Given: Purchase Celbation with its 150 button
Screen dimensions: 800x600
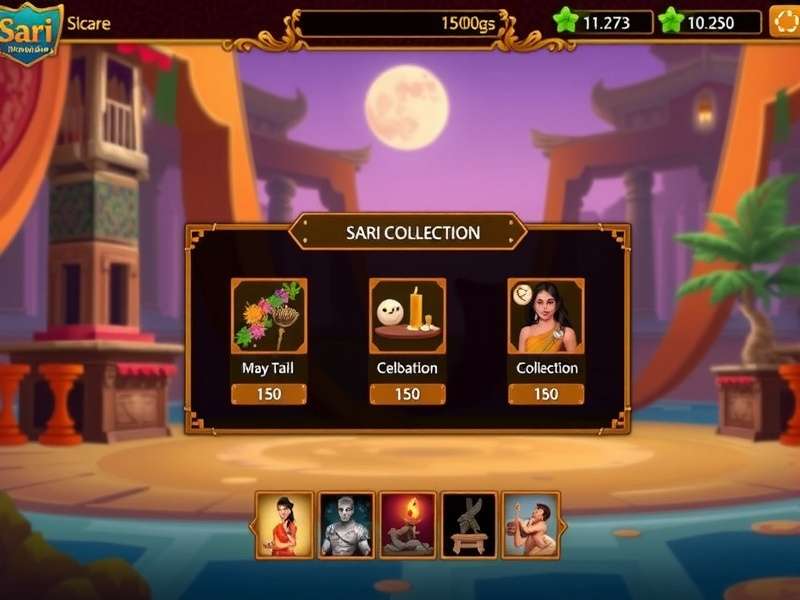Looking at the screenshot, I should click(x=407, y=394).
